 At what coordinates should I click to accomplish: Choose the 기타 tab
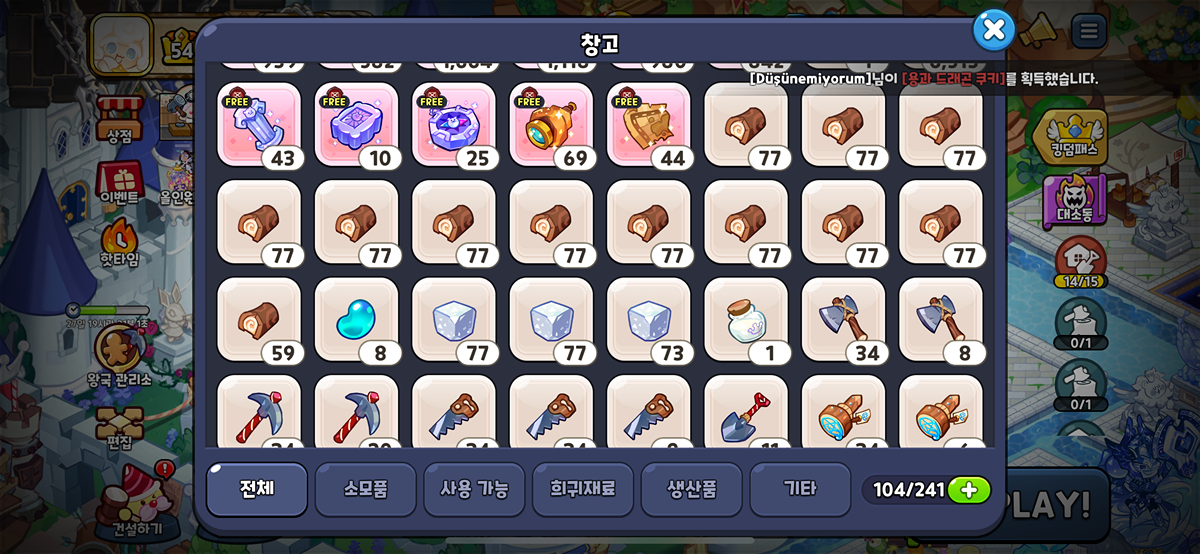click(x=800, y=489)
